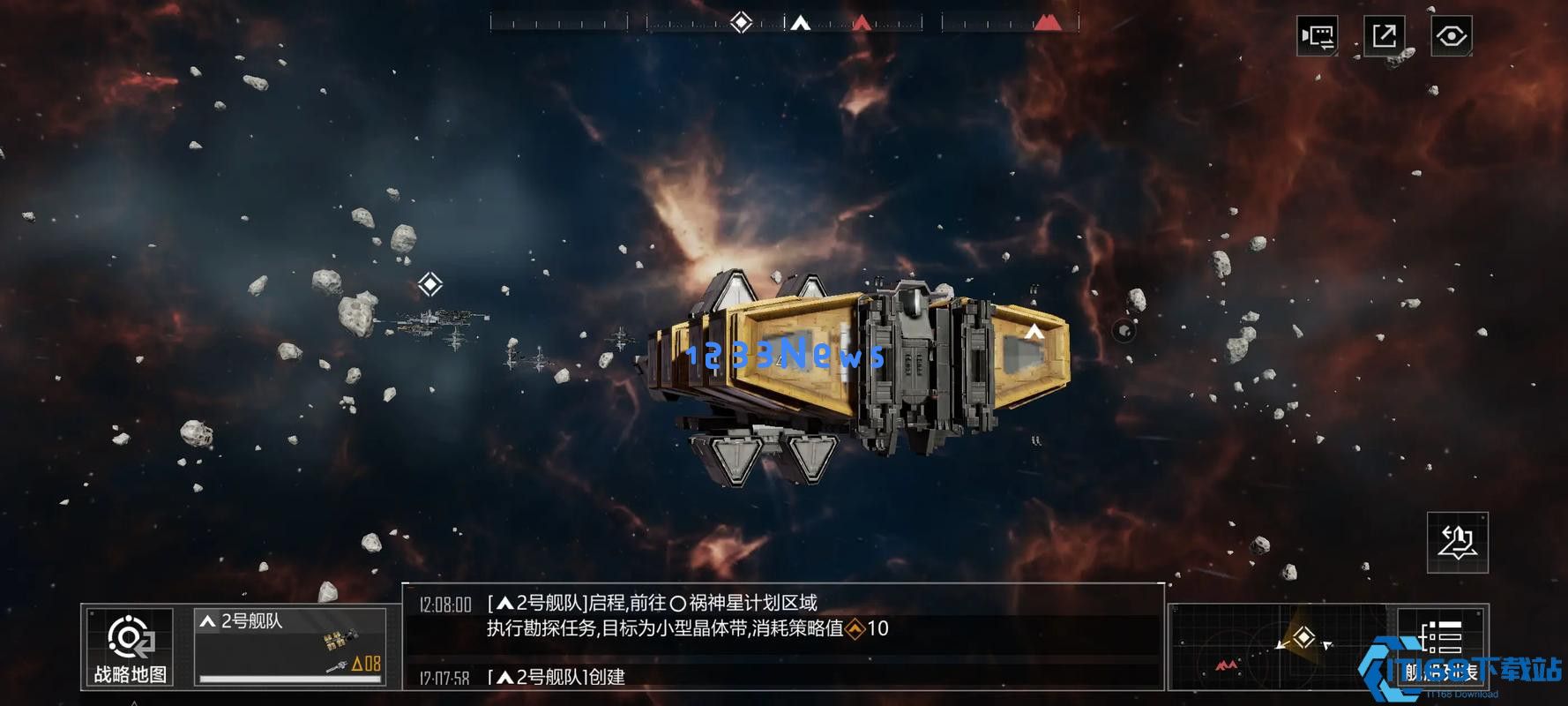Click the share/export icon at top right
Screen dimensions: 1568x706
[1385, 34]
